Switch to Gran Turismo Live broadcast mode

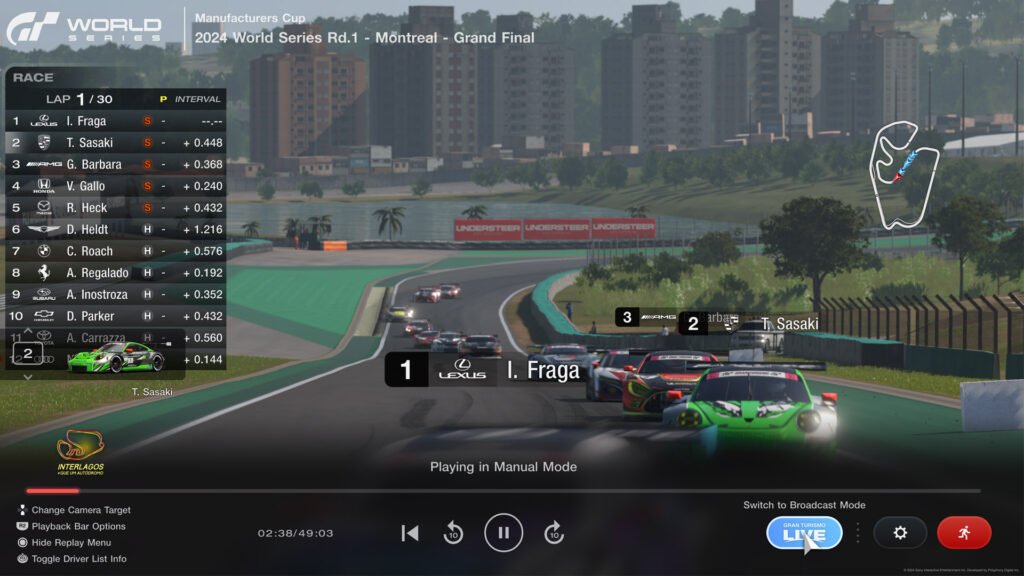tap(804, 532)
